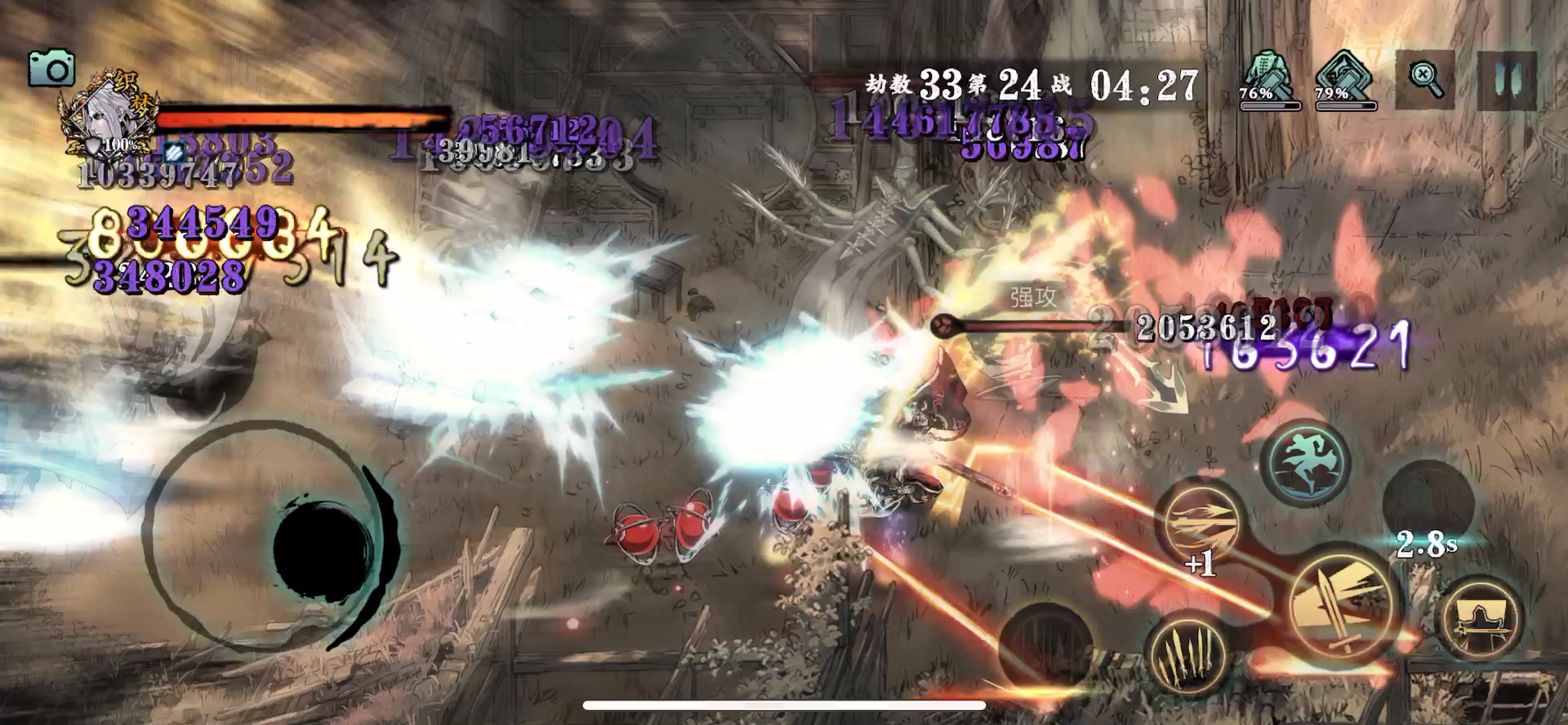Tap the camera screenshot icon
1568x725 pixels.
[x=51, y=68]
